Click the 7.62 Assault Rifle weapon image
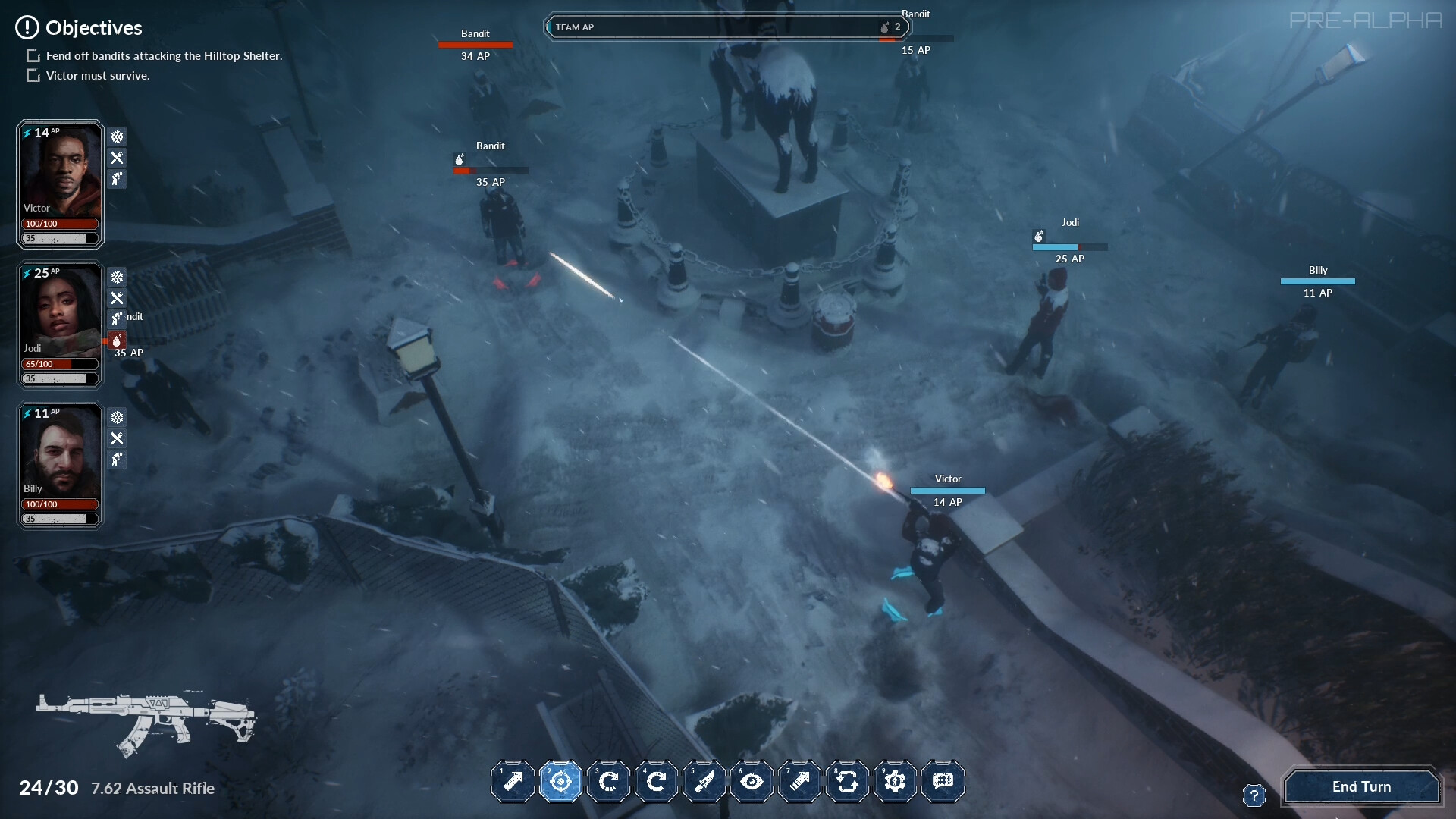Viewport: 1456px width, 819px height. pyautogui.click(x=146, y=723)
